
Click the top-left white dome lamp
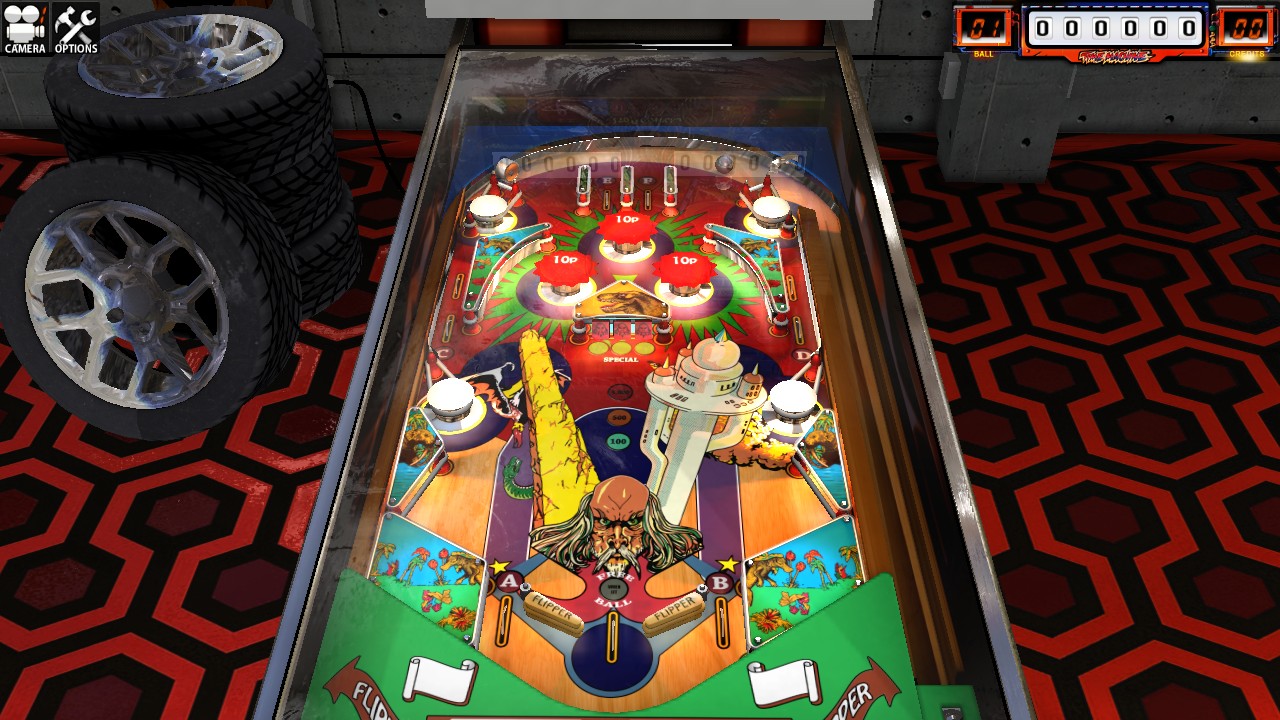489,207
